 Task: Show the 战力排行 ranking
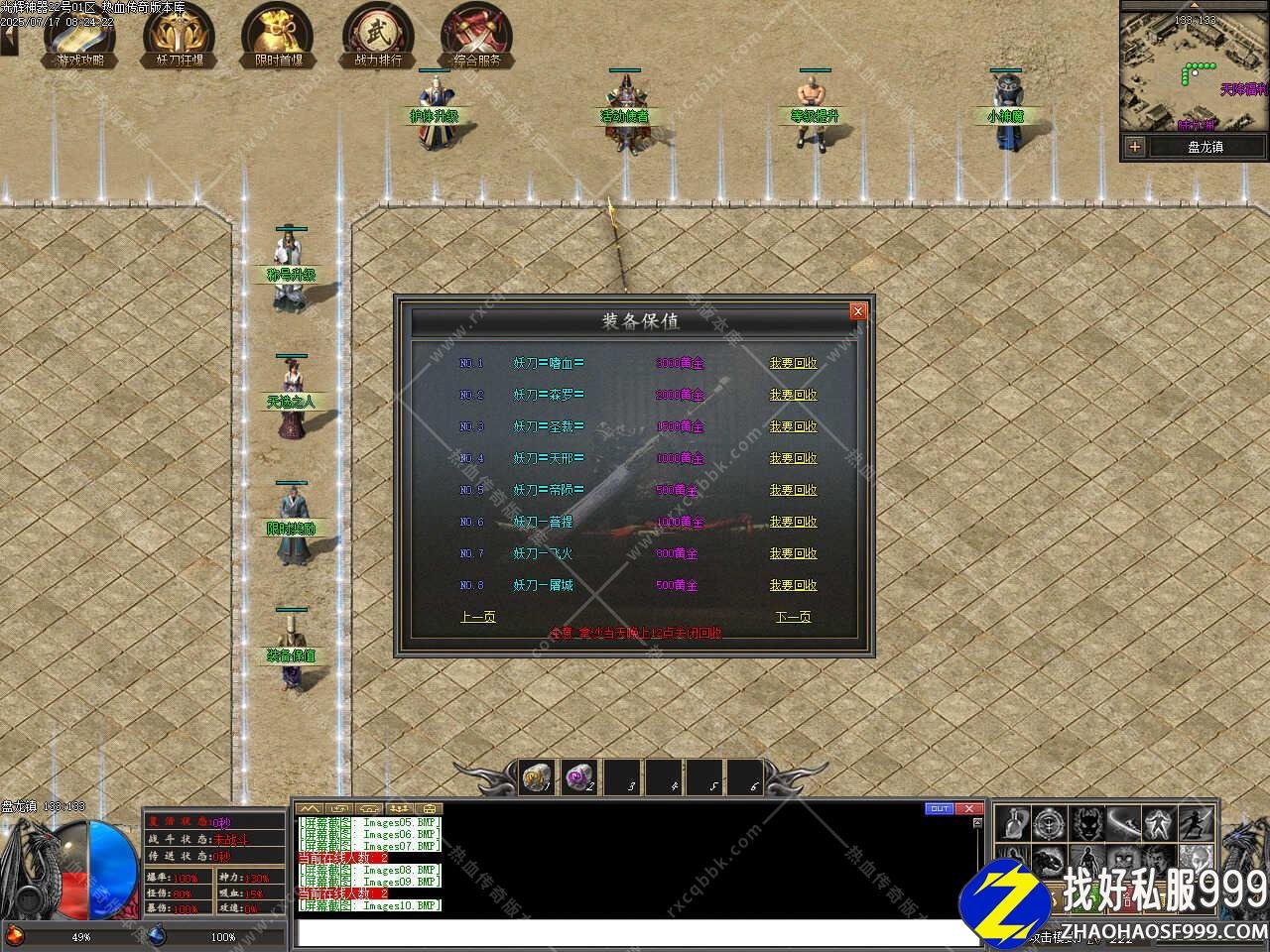click(x=378, y=36)
